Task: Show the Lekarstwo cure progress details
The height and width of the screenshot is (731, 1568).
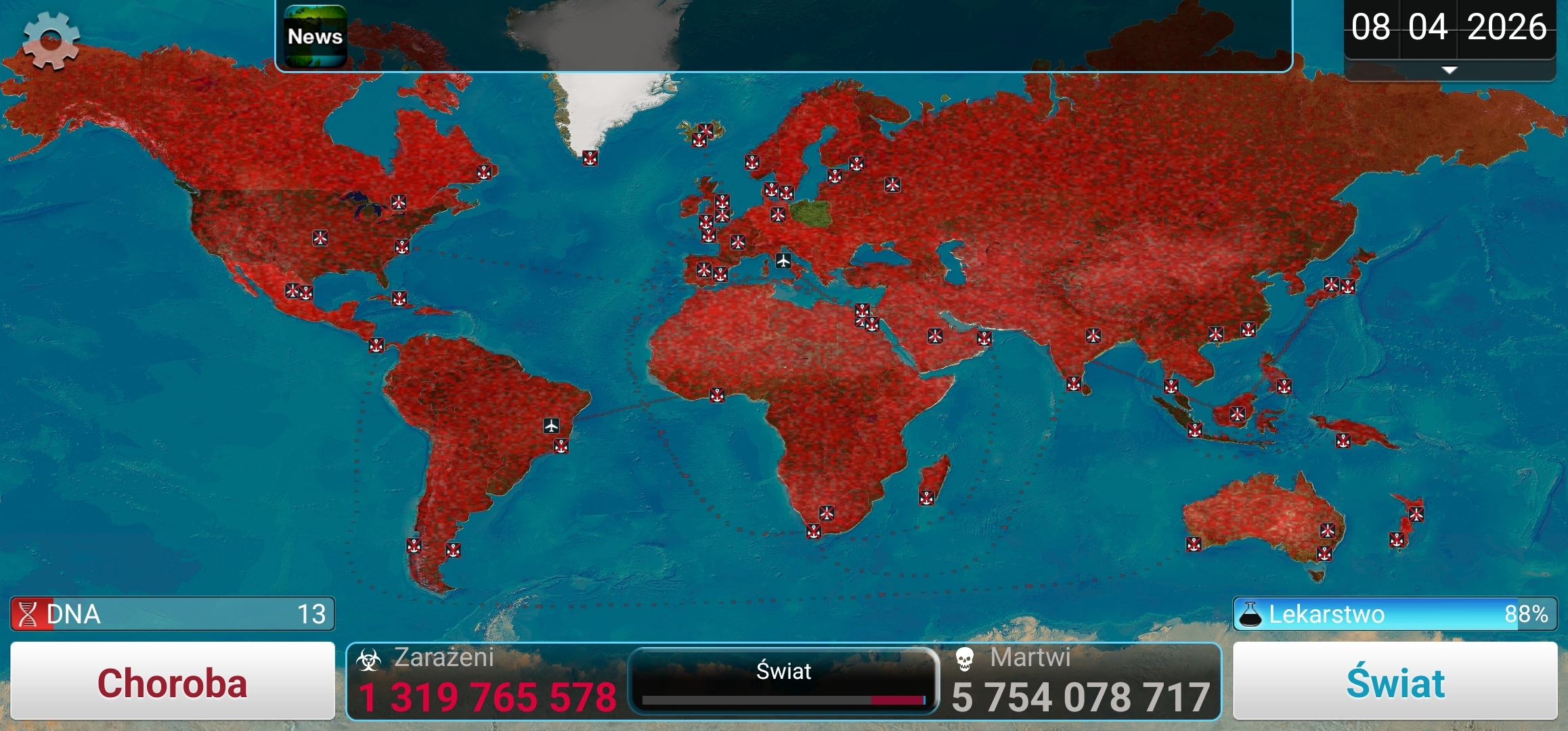Action: [1395, 614]
